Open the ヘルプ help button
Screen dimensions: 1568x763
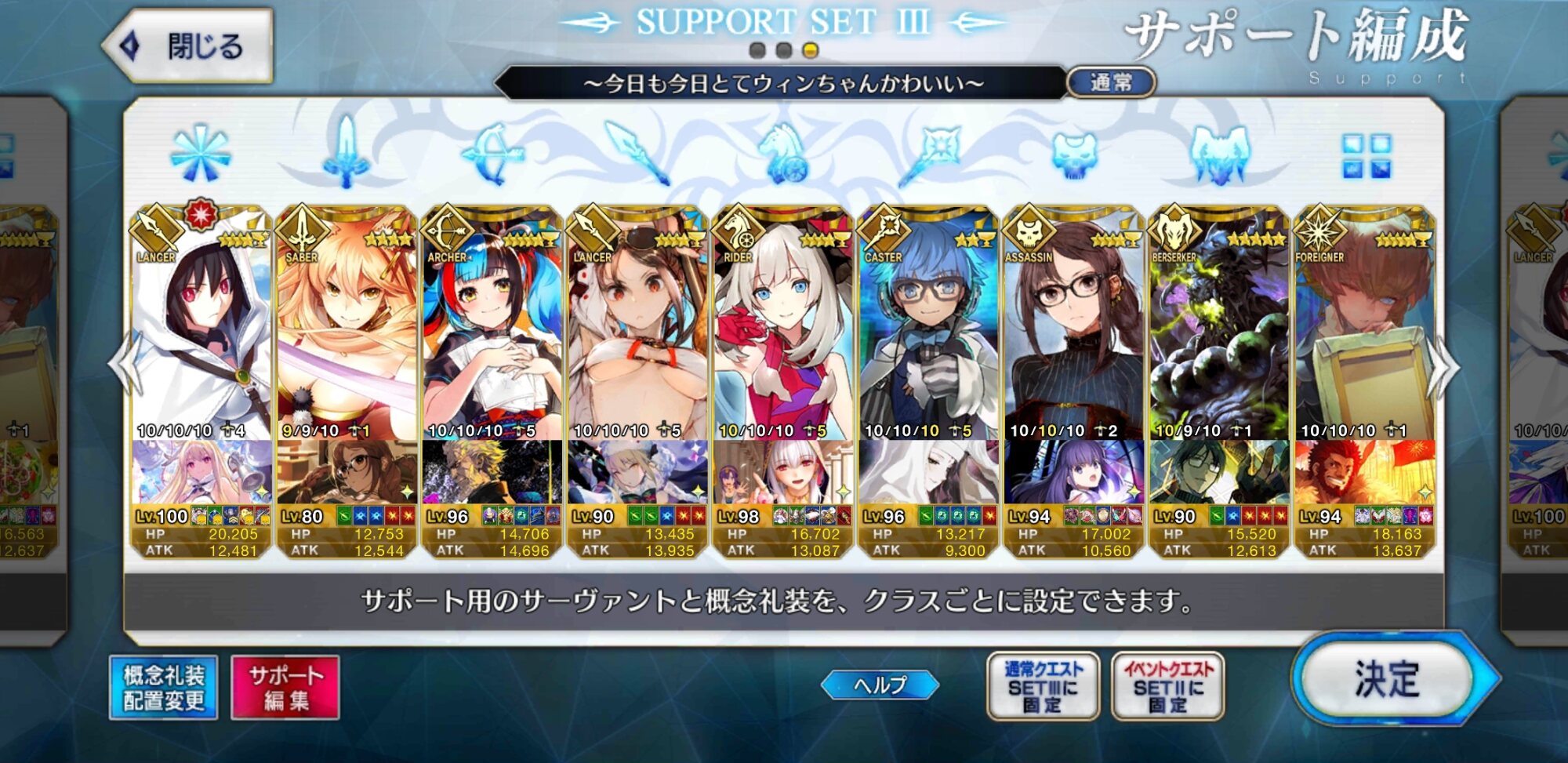880,685
